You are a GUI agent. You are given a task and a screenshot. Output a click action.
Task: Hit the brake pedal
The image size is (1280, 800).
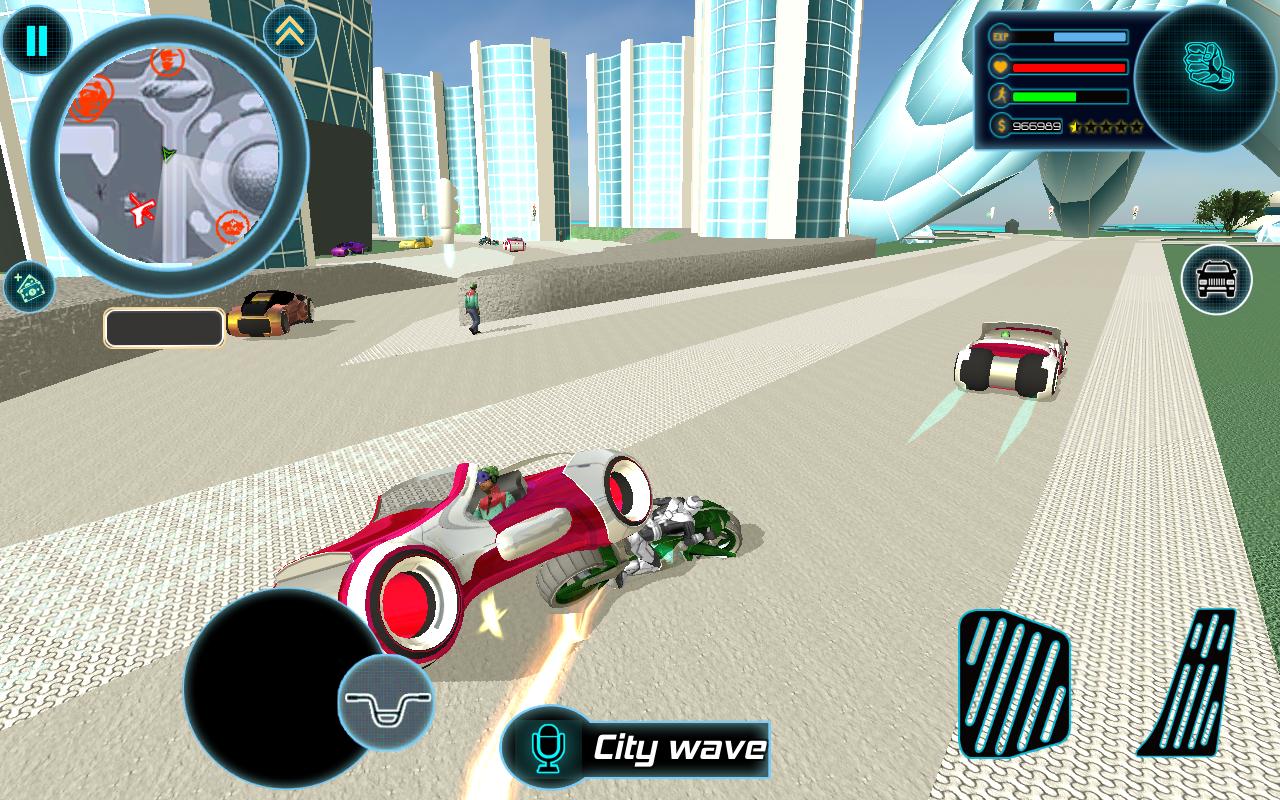[1012, 683]
